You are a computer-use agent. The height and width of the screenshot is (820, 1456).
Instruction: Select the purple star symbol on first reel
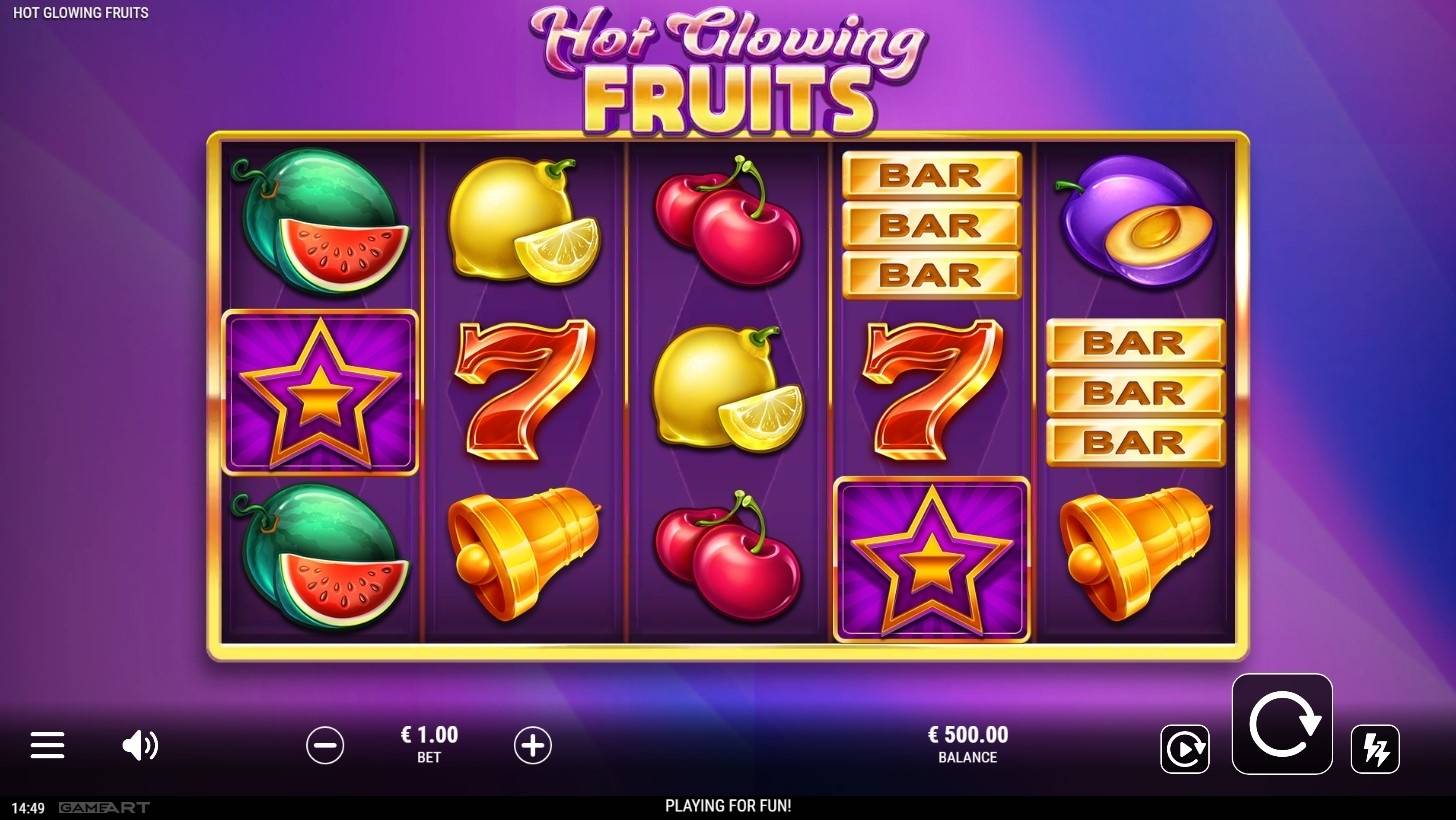(x=320, y=390)
